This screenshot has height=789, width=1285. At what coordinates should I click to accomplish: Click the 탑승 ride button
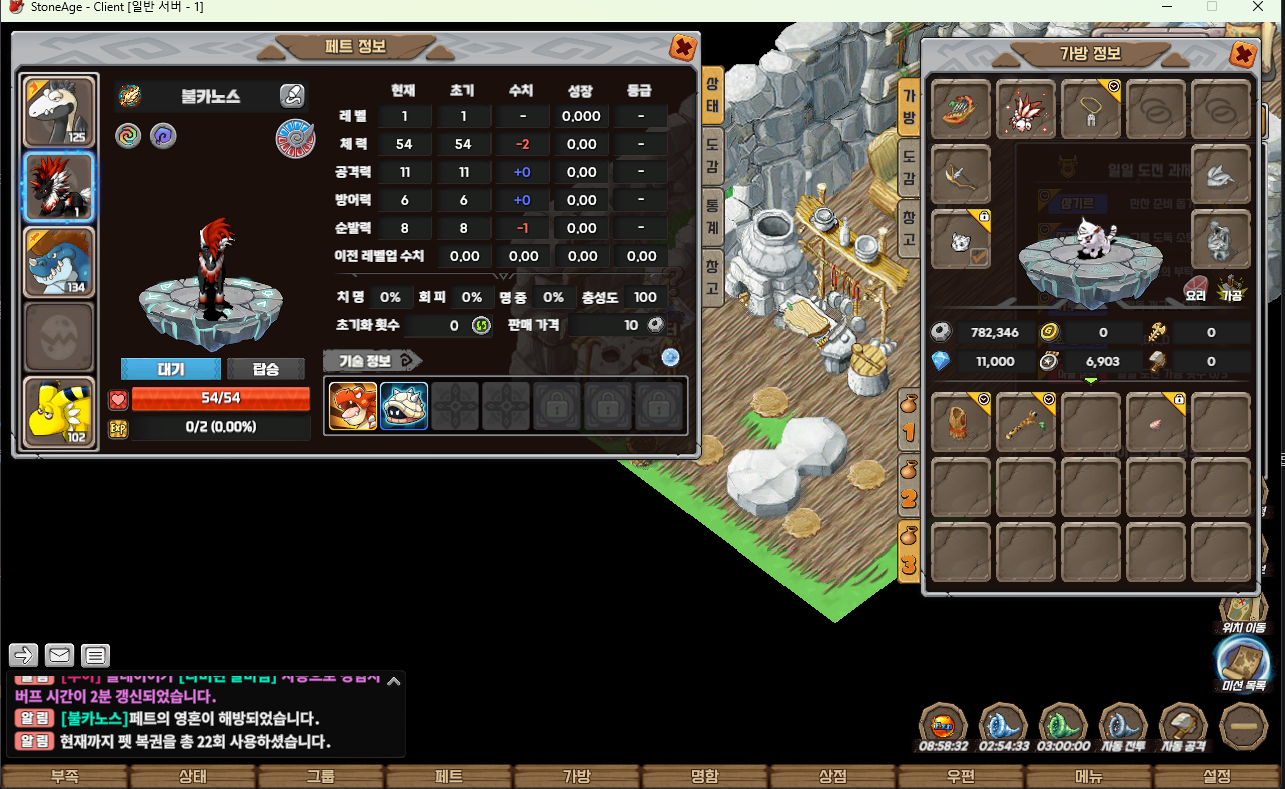tap(266, 369)
